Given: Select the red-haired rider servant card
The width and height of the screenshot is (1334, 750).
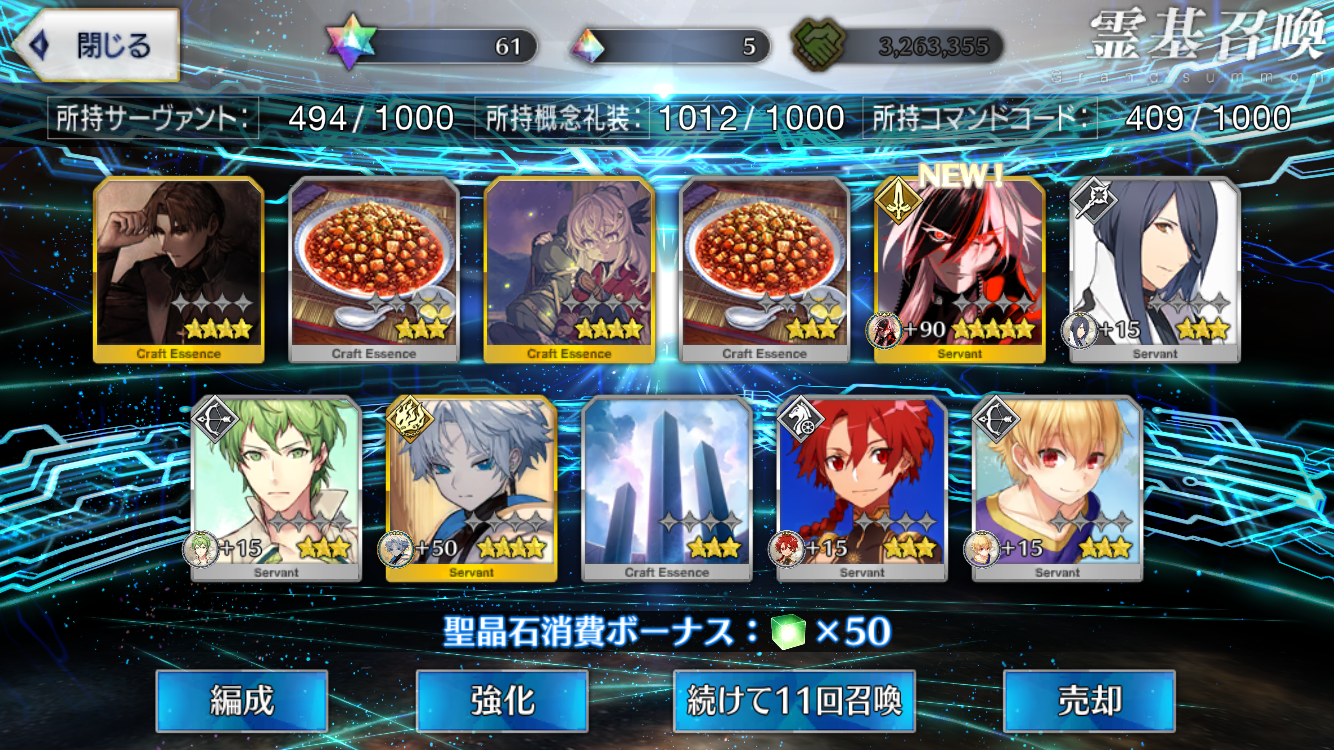Looking at the screenshot, I should (862, 488).
